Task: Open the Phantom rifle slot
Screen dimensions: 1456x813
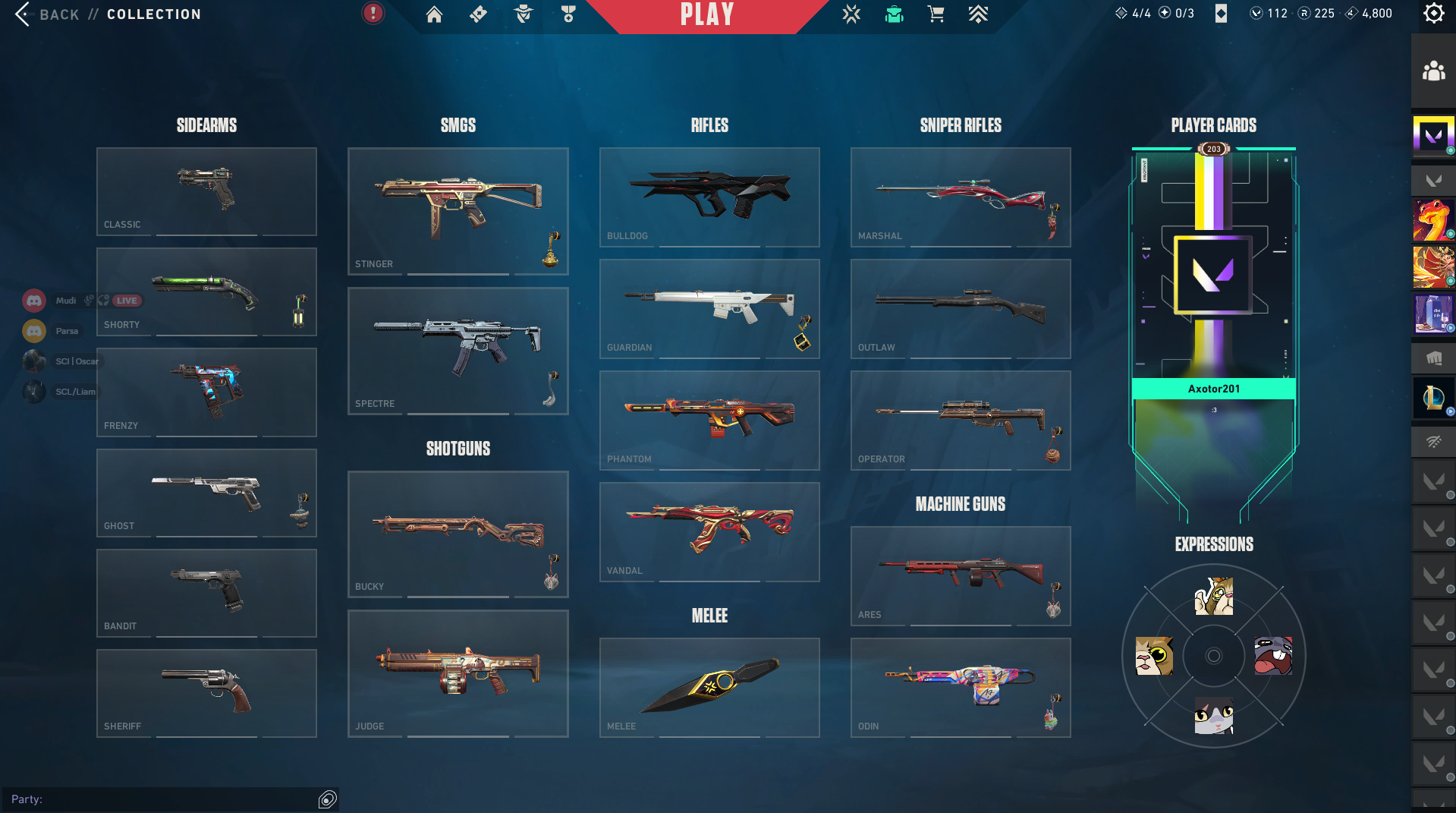Action: coord(709,420)
